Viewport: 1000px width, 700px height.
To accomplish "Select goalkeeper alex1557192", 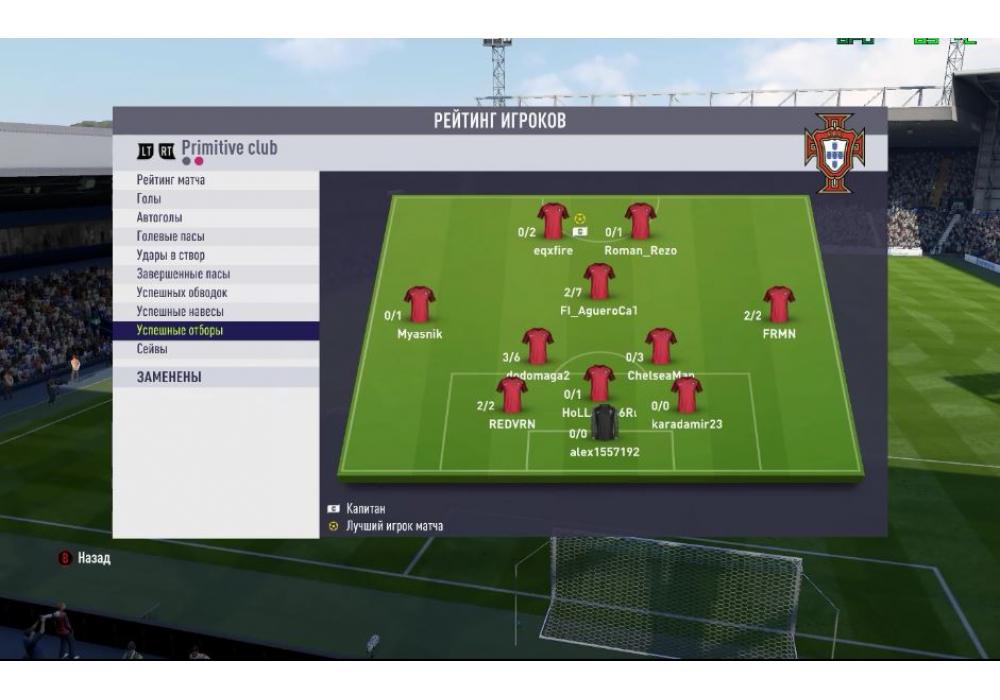I will [605, 424].
